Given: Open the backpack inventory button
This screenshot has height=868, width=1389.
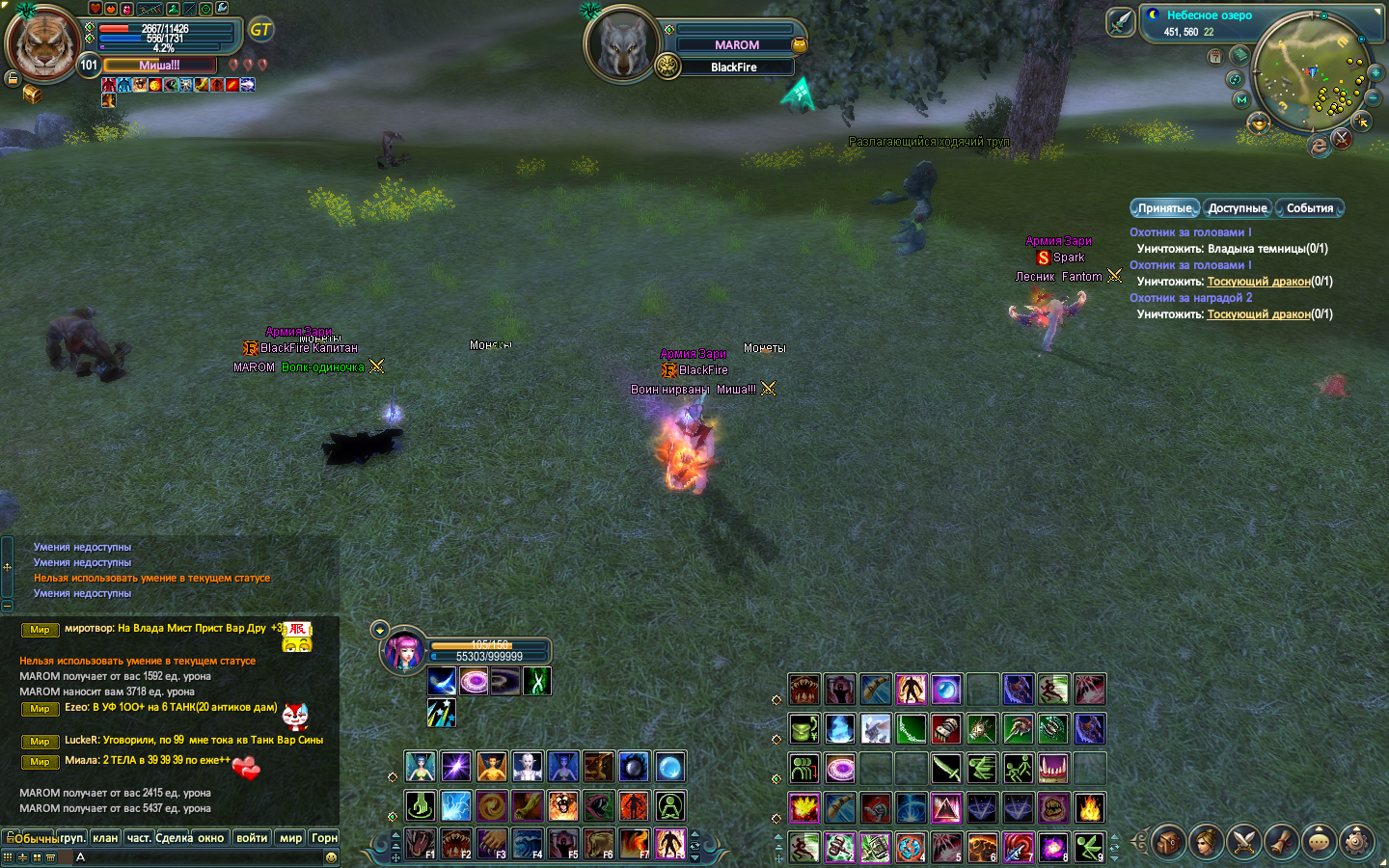Looking at the screenshot, I should (1168, 842).
